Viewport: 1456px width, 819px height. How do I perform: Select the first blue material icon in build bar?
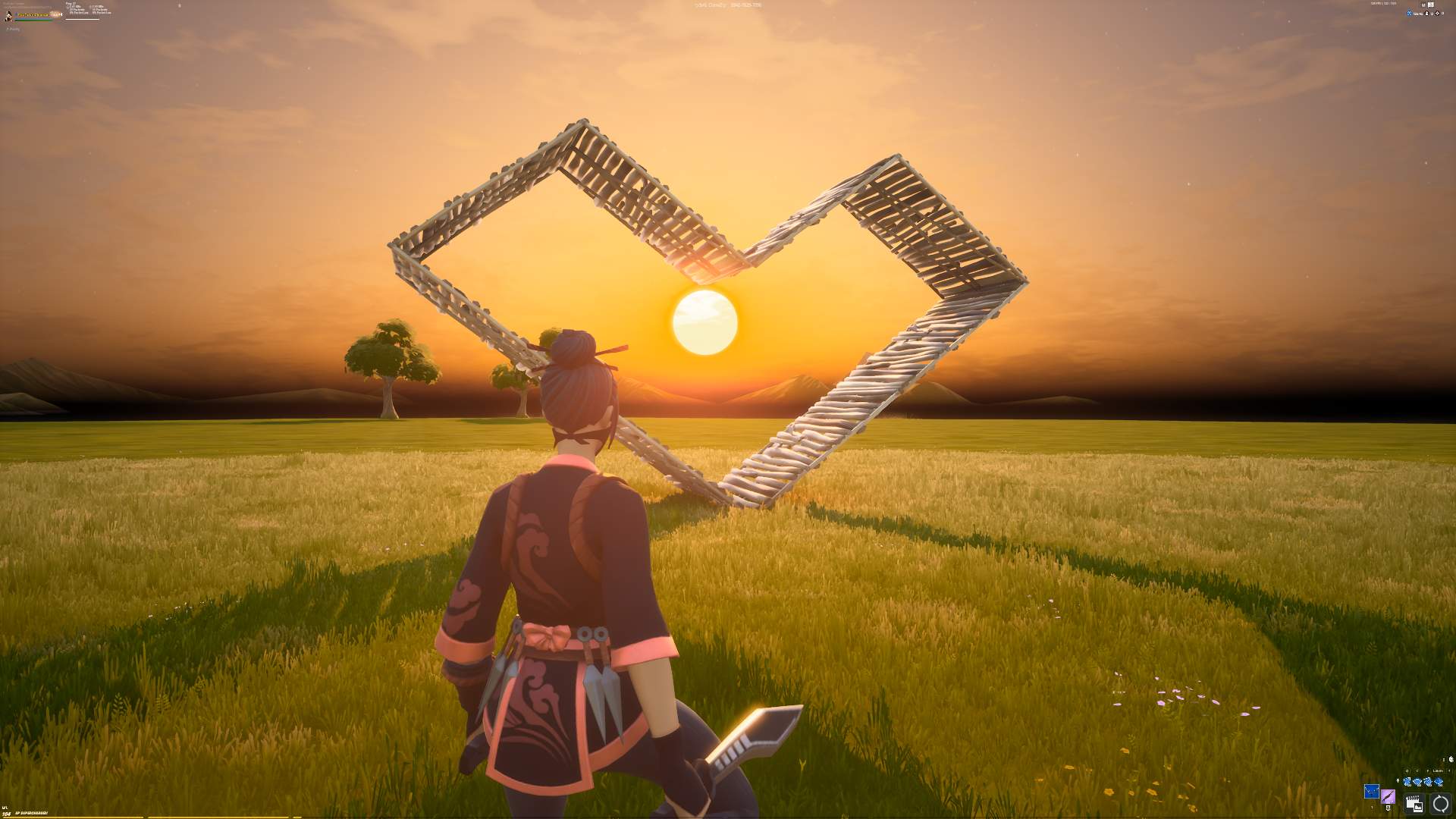pyautogui.click(x=1407, y=782)
